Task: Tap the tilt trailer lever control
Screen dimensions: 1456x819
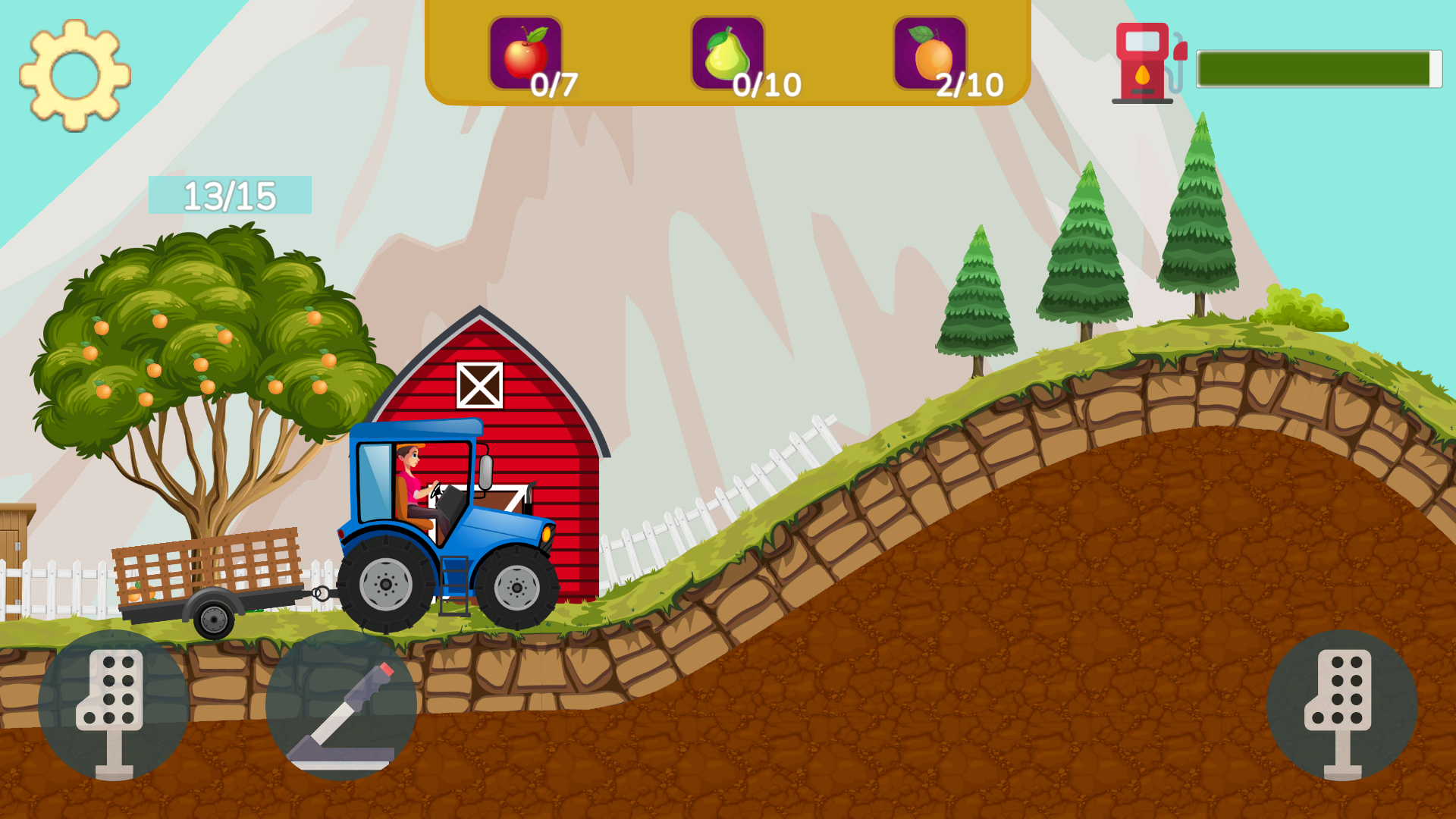Action: [341, 713]
